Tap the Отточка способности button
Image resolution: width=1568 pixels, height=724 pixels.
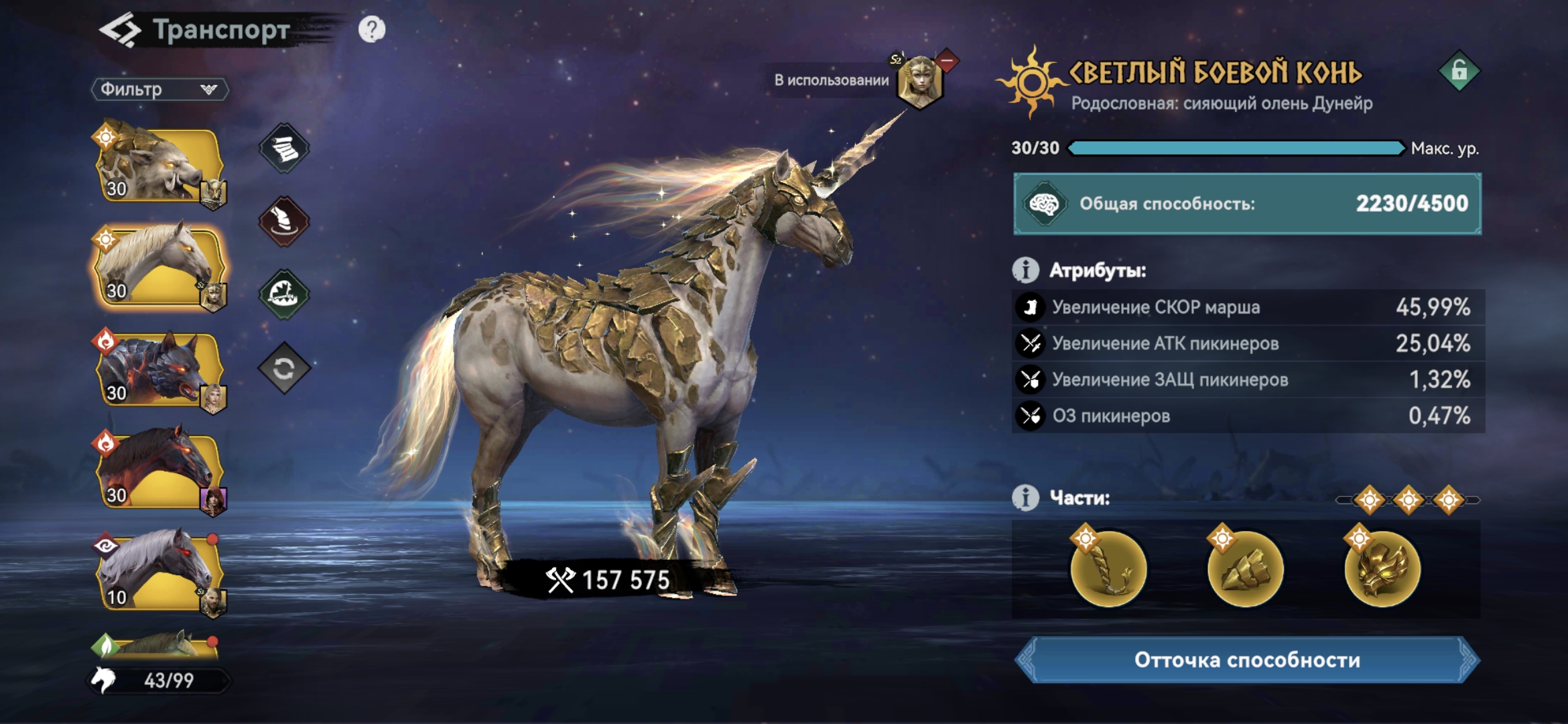click(x=1247, y=660)
